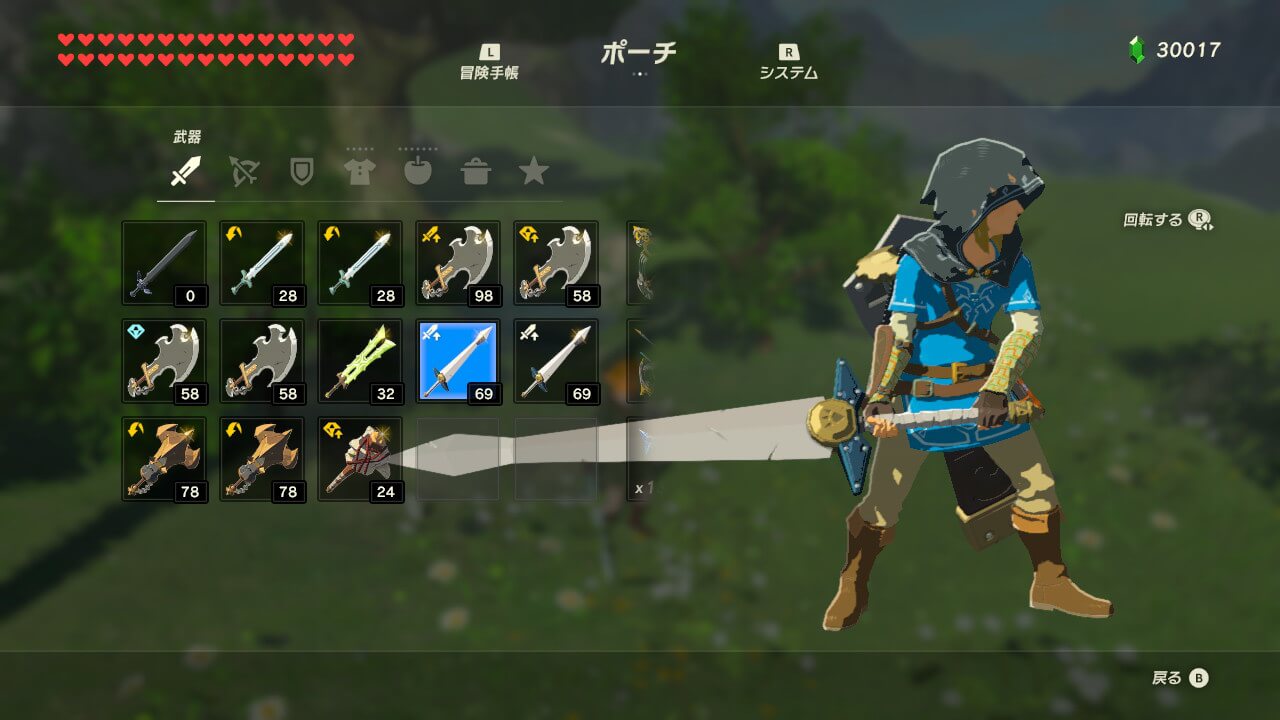
Task: Open the armor shirt category tab
Action: point(359,172)
